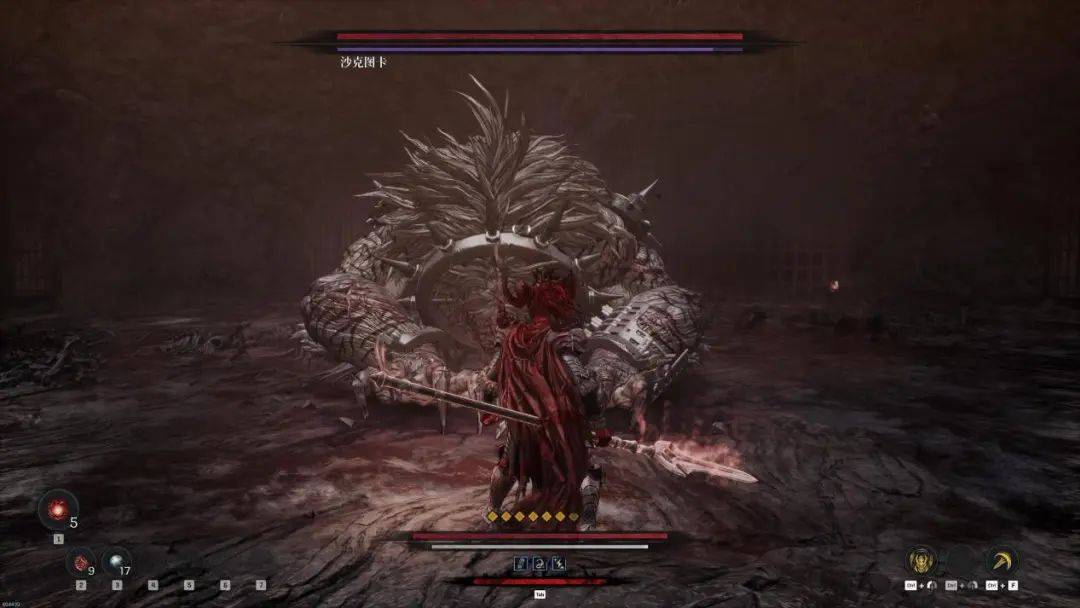Click the blue lightning bolt status icon
Viewport: 1080px width, 608px height.
coord(558,564)
